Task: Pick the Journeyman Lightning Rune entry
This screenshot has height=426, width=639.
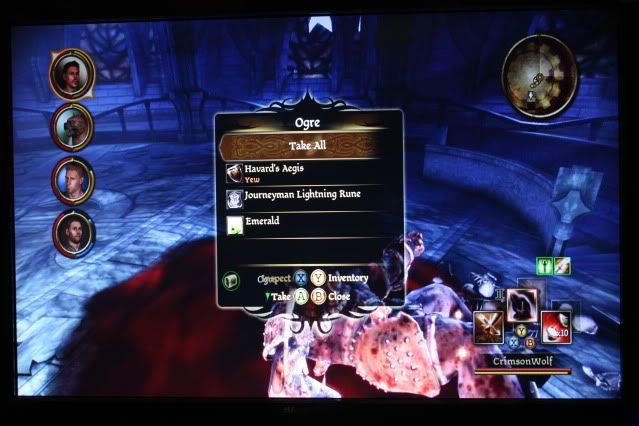Action: click(x=309, y=196)
